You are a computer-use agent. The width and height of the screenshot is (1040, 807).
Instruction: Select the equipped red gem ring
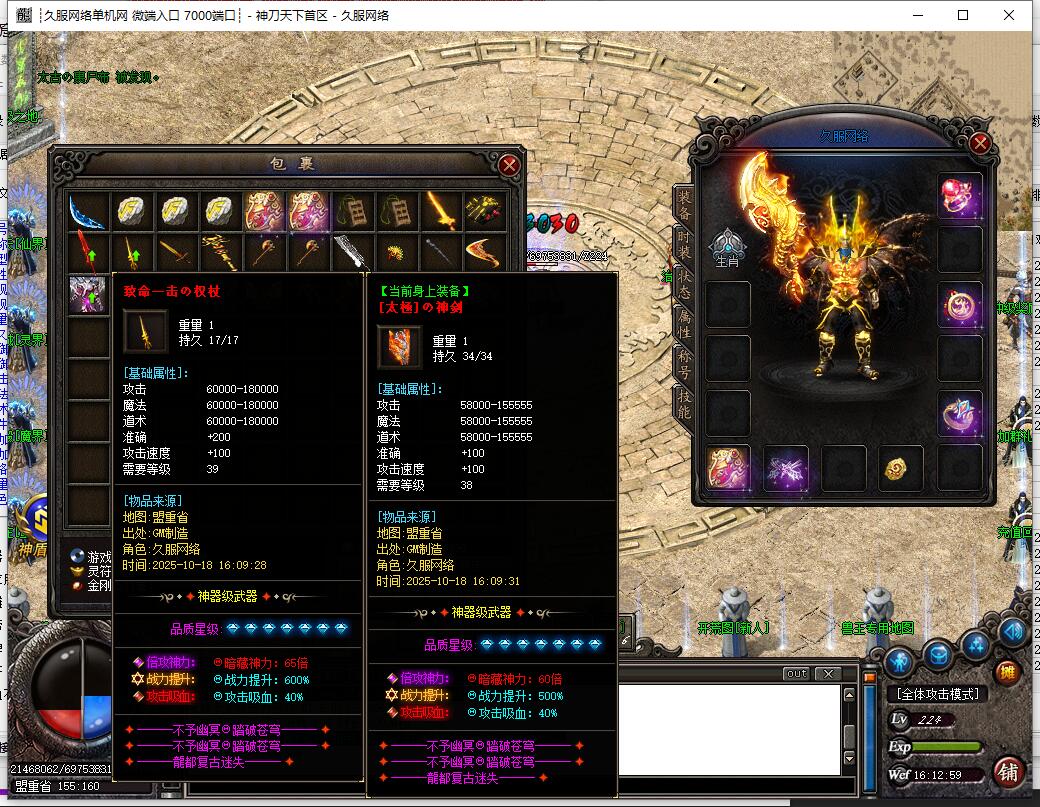click(959, 195)
